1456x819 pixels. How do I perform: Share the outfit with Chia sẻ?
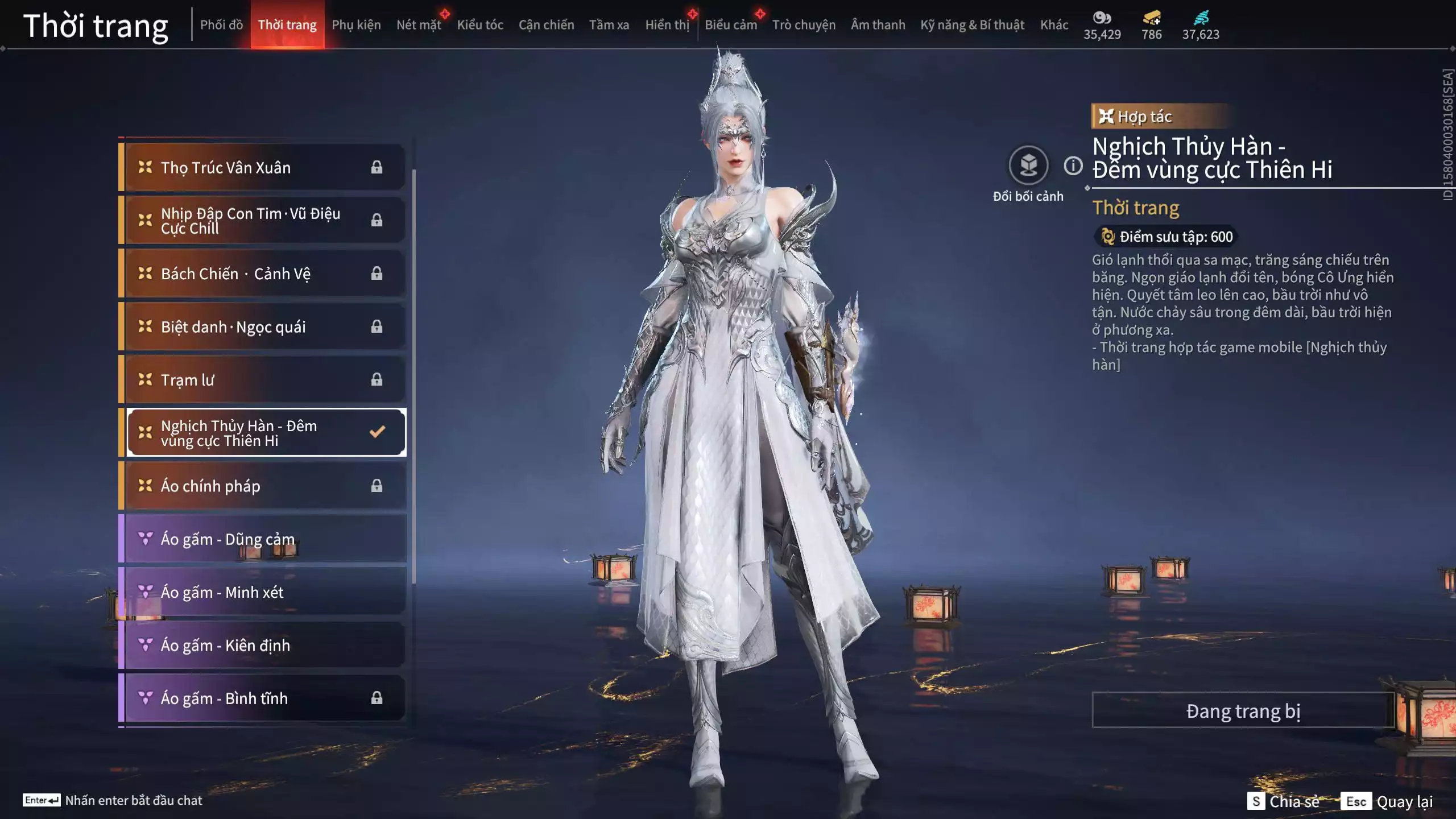tap(1284, 801)
